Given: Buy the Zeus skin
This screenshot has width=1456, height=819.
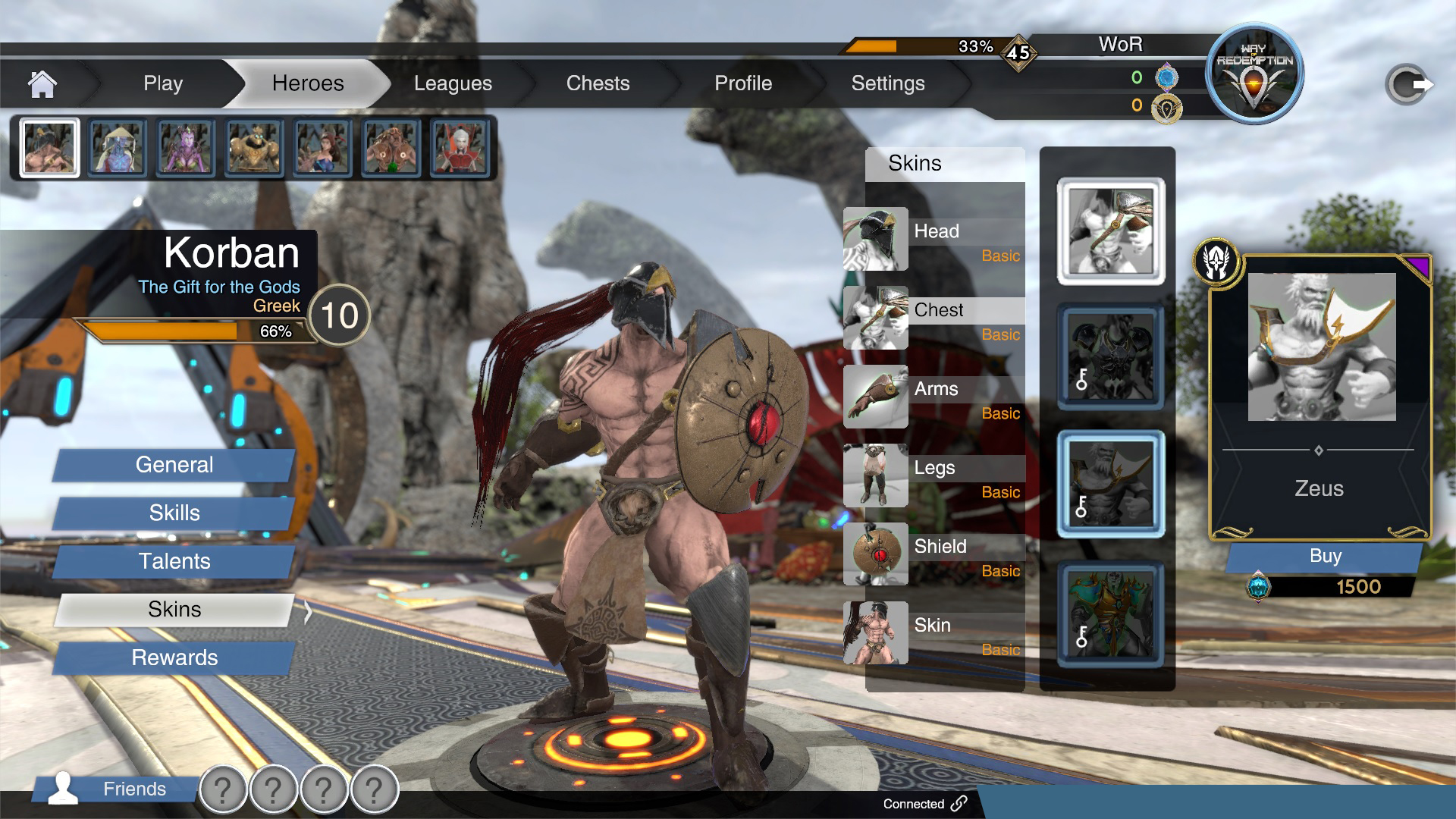Looking at the screenshot, I should [1325, 557].
